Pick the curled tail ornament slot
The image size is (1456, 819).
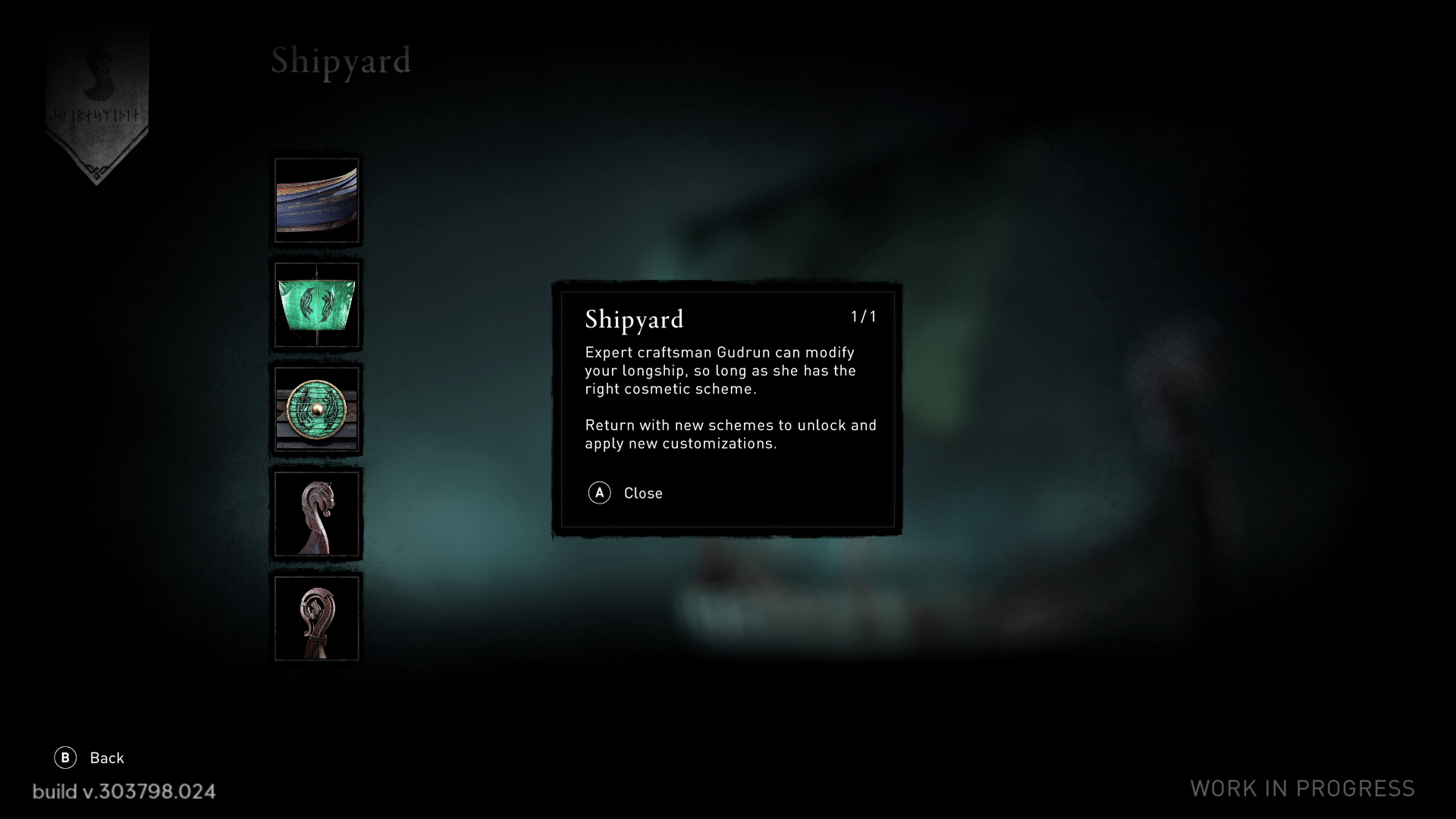tap(317, 619)
